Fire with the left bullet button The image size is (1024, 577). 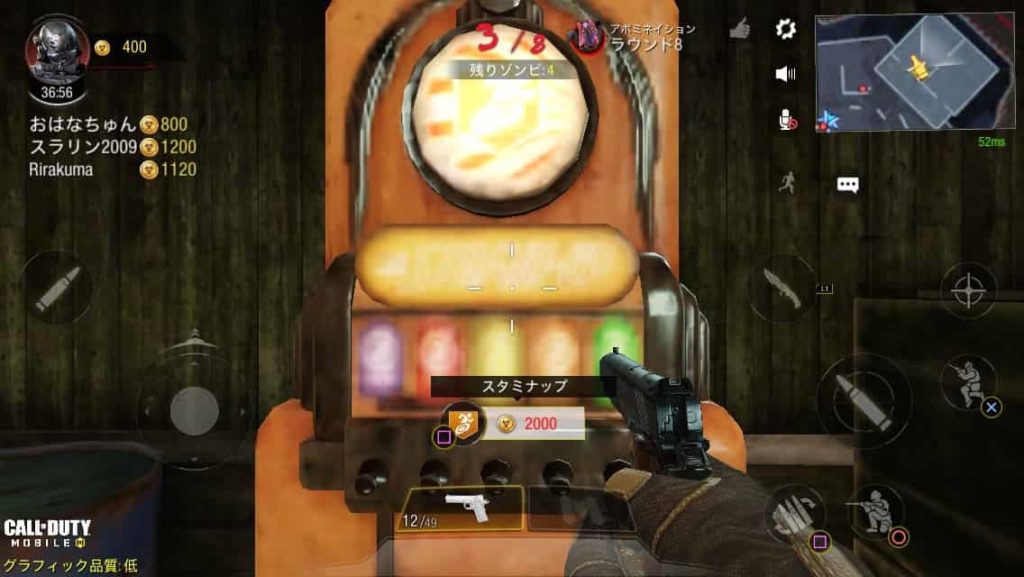[x=57, y=288]
